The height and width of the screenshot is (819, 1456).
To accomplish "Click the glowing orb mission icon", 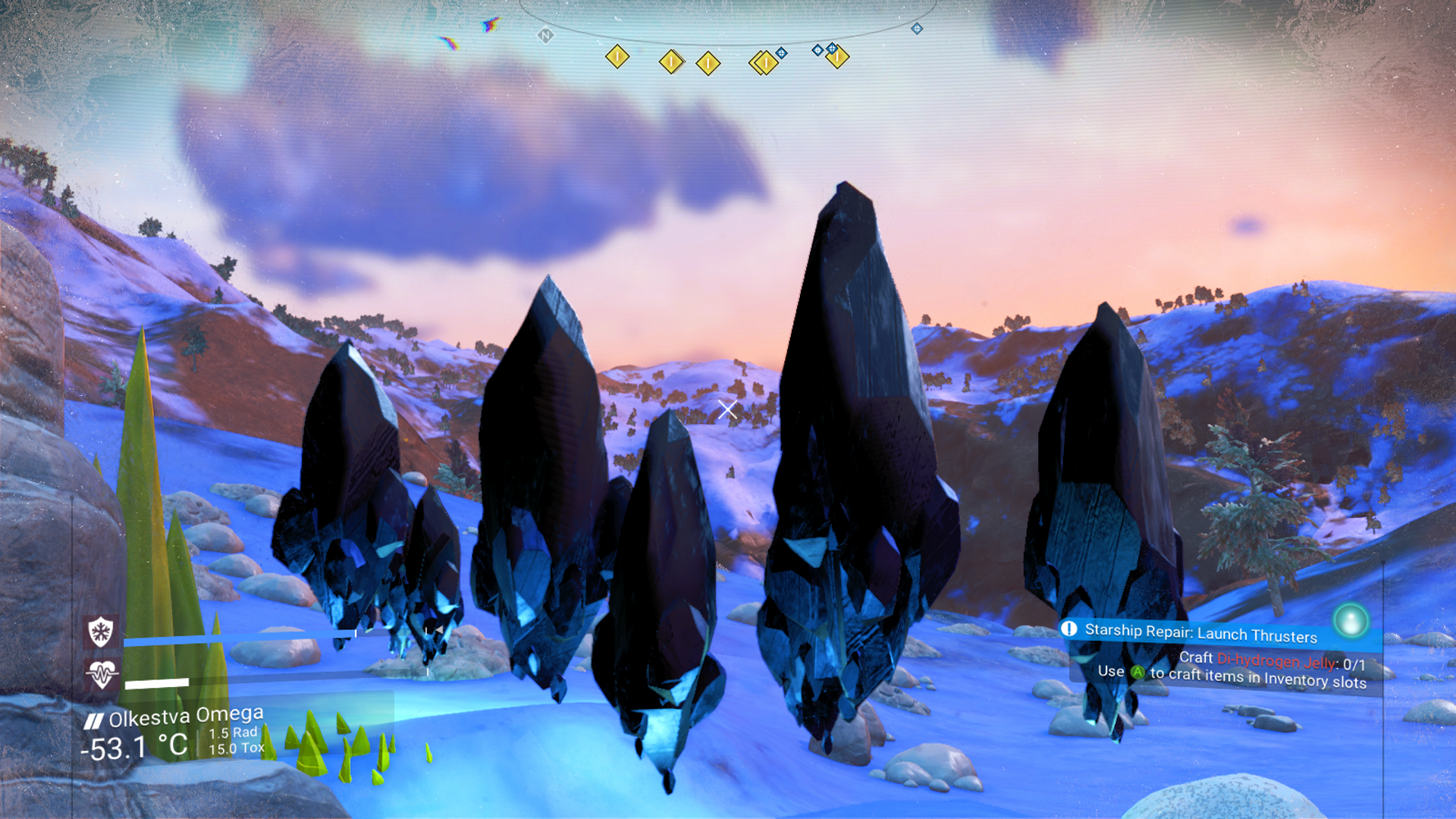I will pos(1350,621).
